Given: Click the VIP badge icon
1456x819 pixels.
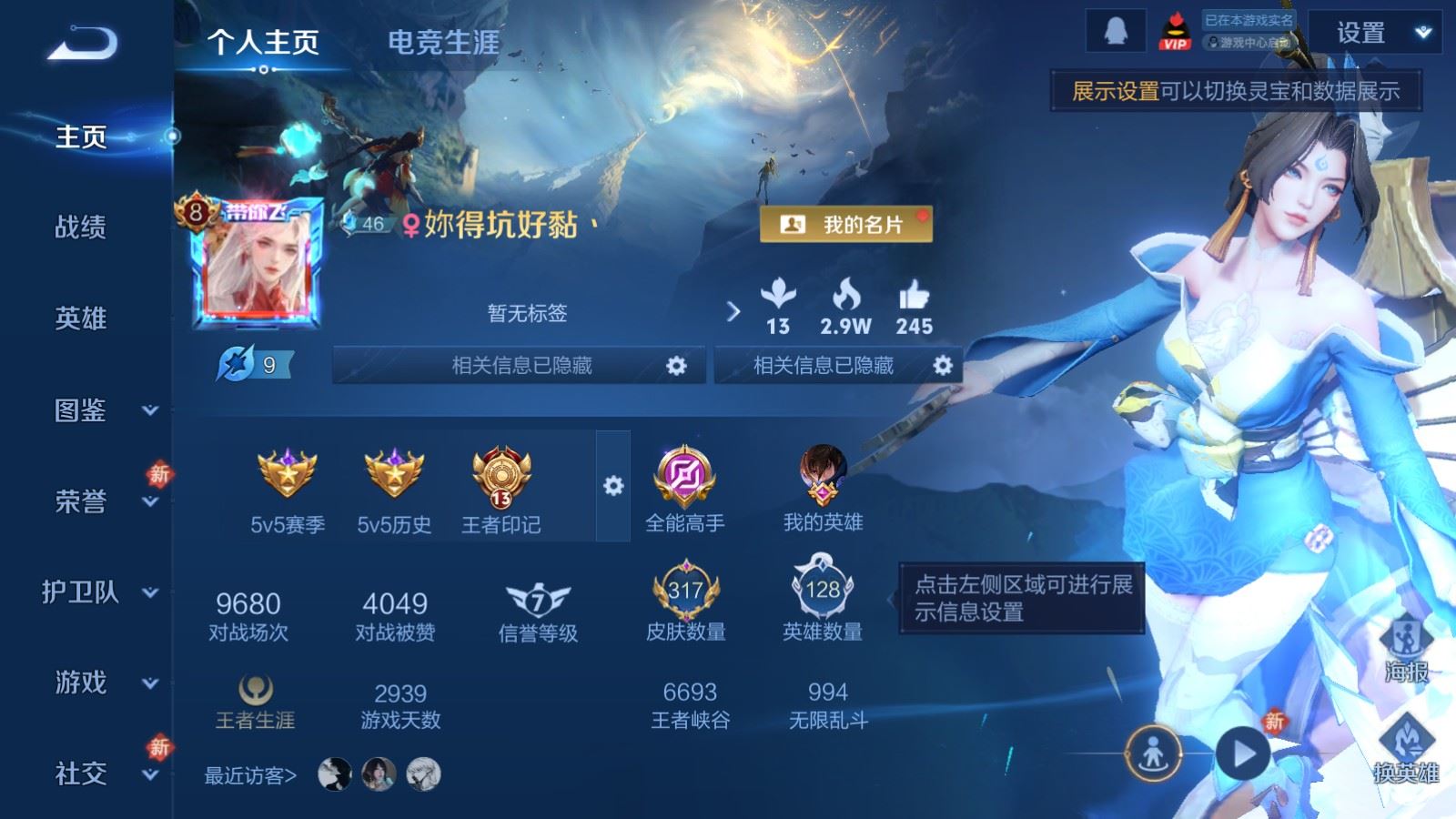Looking at the screenshot, I should tap(1175, 31).
